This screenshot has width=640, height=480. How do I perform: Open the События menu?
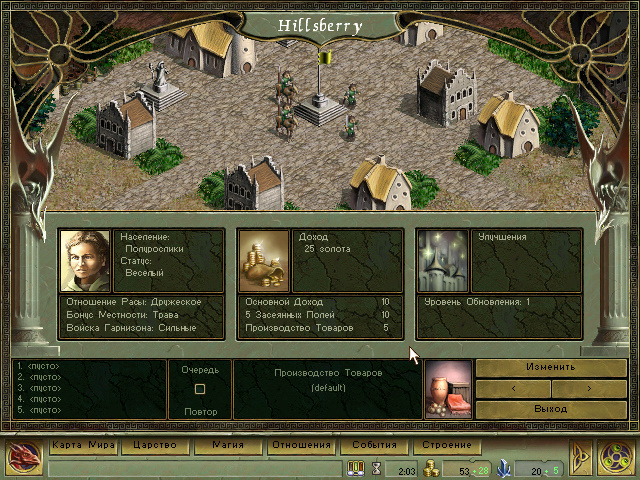click(374, 445)
